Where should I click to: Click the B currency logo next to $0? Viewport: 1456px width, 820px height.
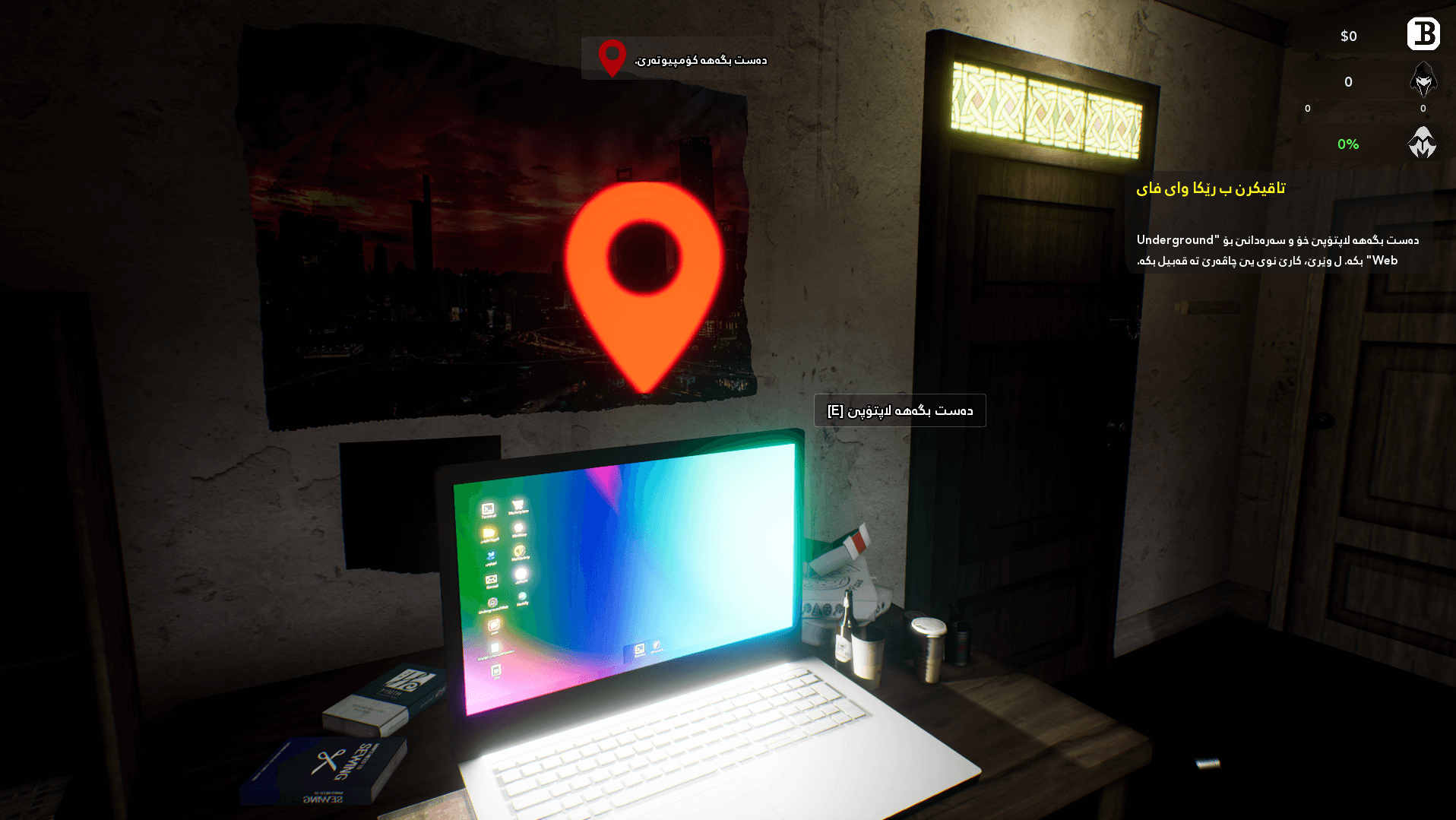(1423, 34)
